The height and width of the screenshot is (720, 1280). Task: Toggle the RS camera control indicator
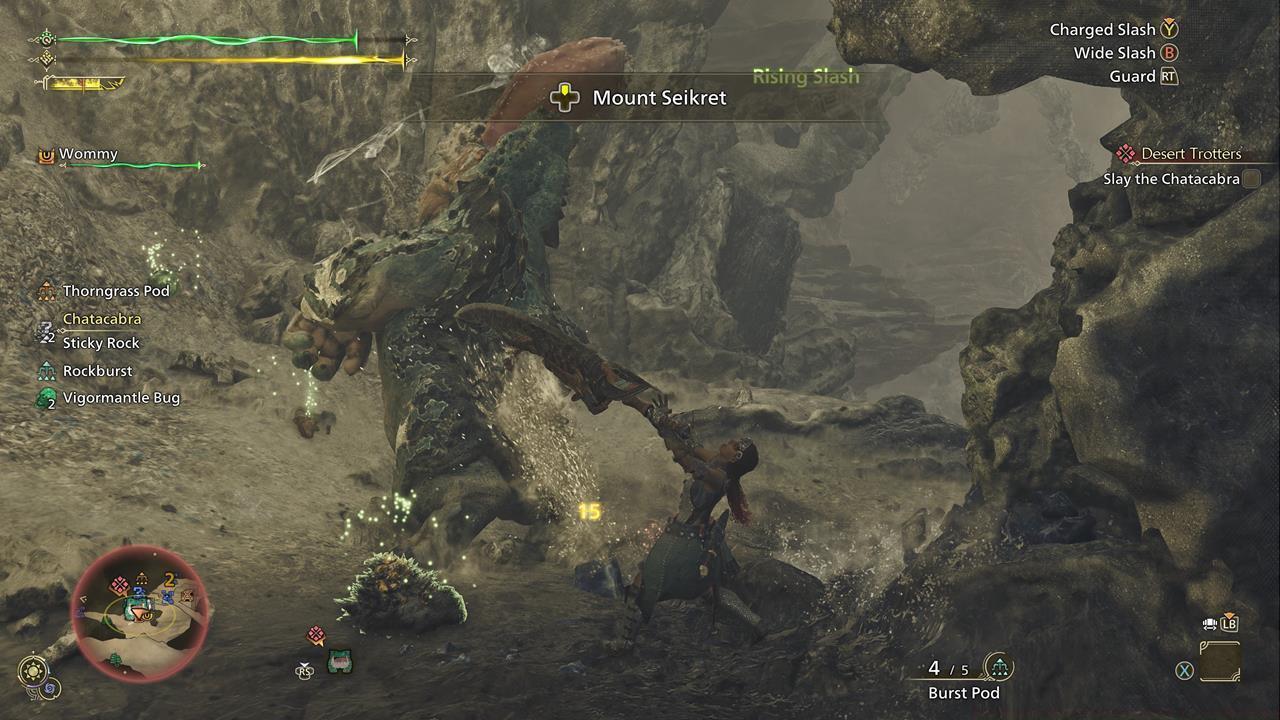(x=303, y=671)
